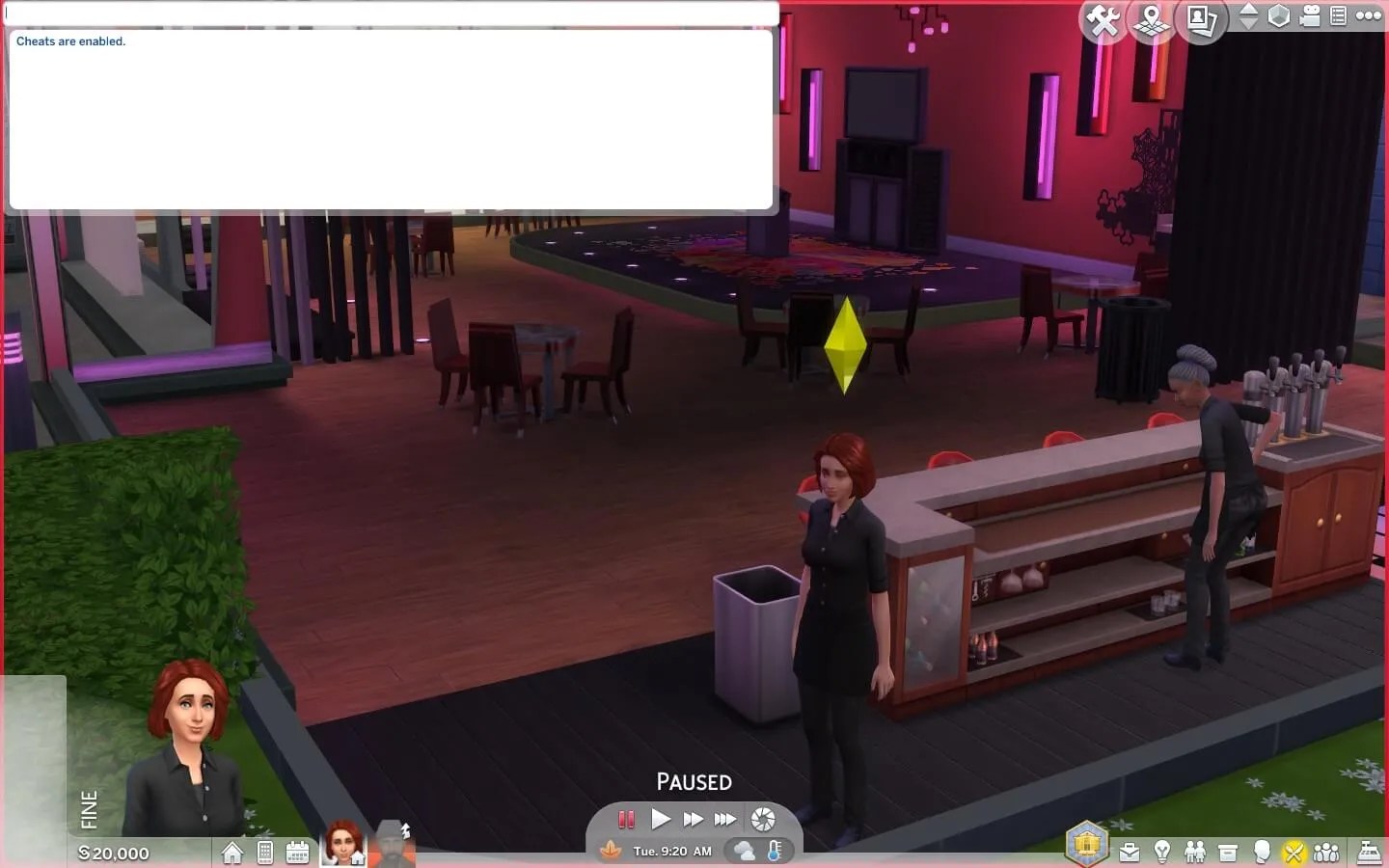Toggle the highlighted Needs panel

tap(1294, 853)
